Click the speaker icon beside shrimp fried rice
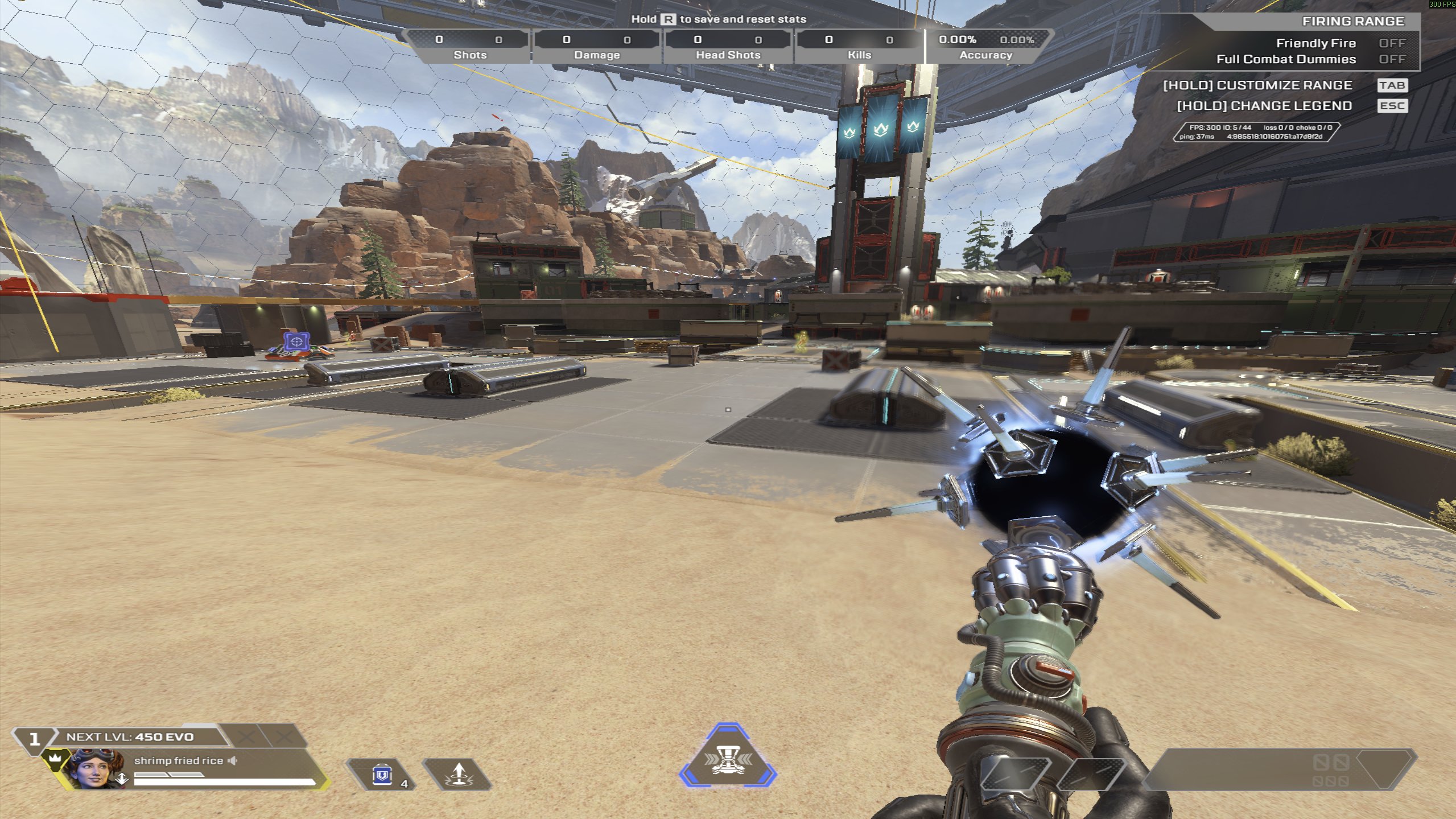The image size is (1456, 819). pos(232,761)
